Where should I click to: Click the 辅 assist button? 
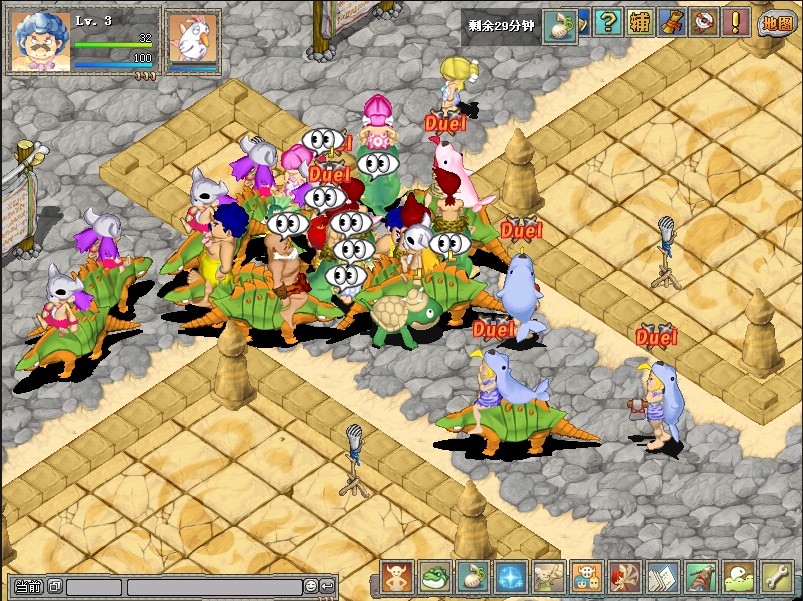(641, 22)
